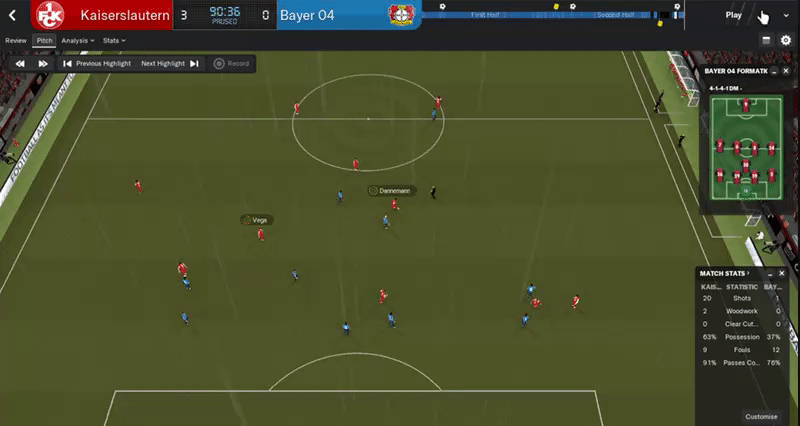Minimise the Match Stats panel

click(769, 273)
